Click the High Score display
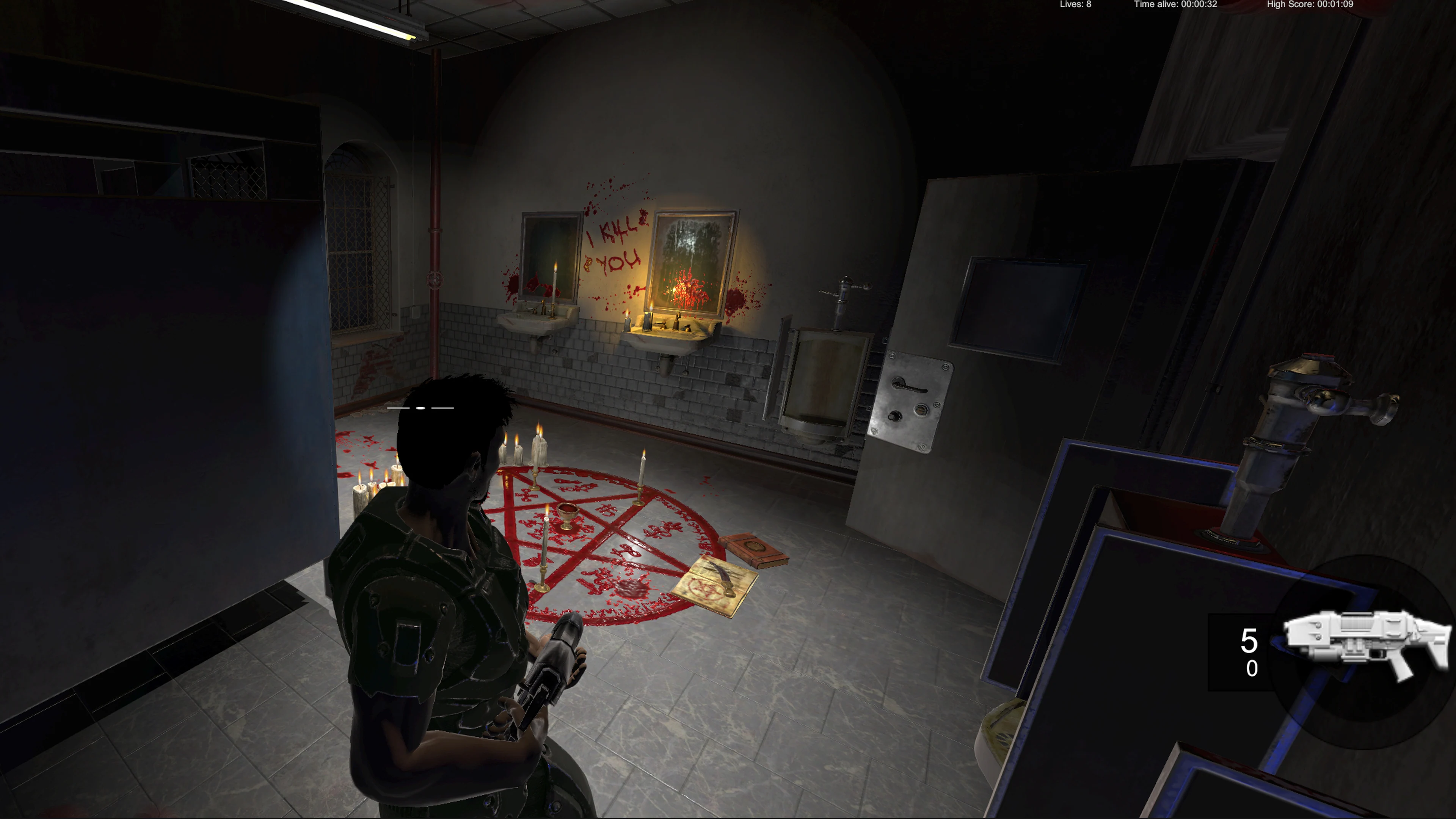This screenshot has height=819, width=1456. (1310, 5)
